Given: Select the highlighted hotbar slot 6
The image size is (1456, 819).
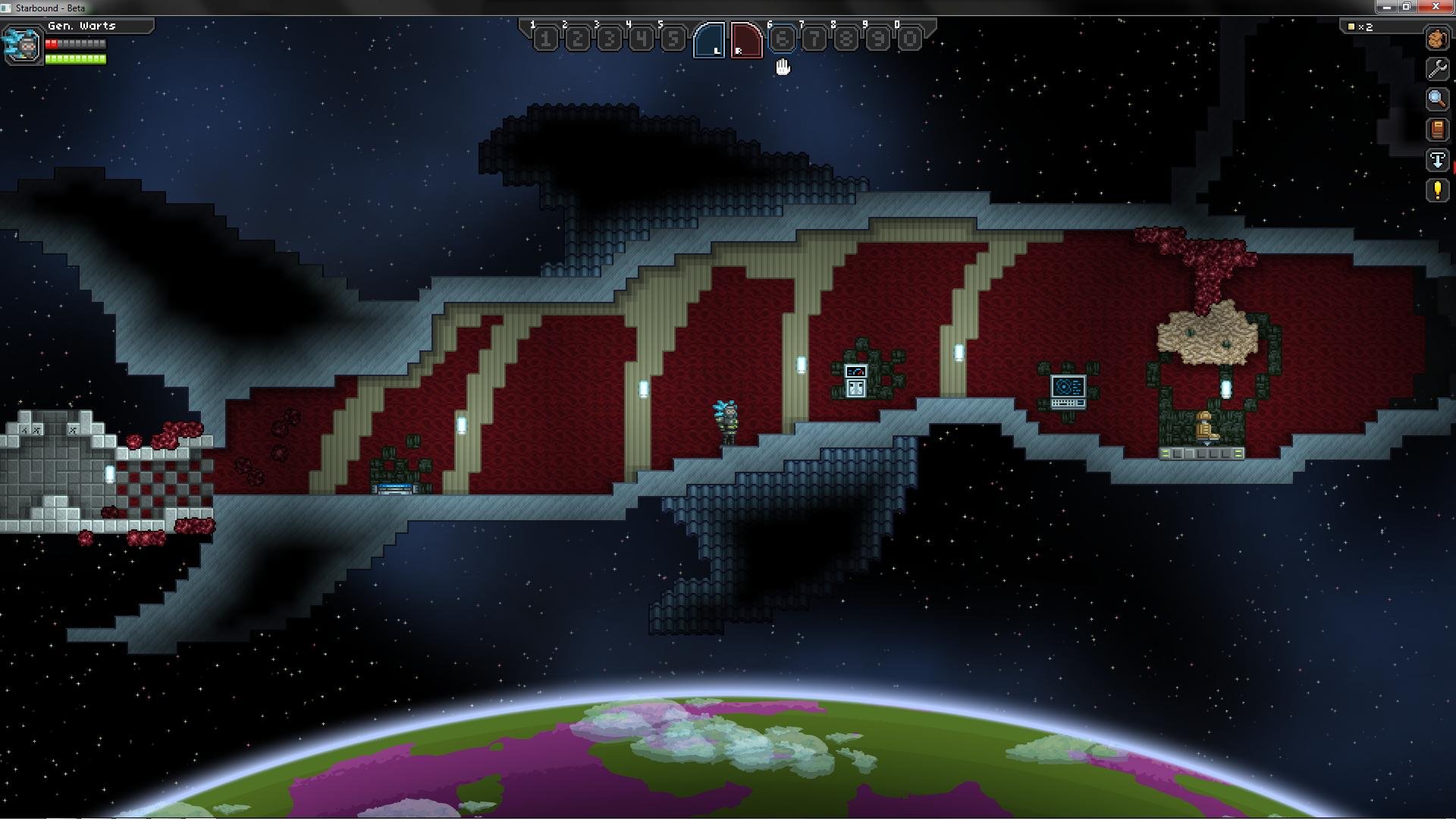Looking at the screenshot, I should (783, 39).
